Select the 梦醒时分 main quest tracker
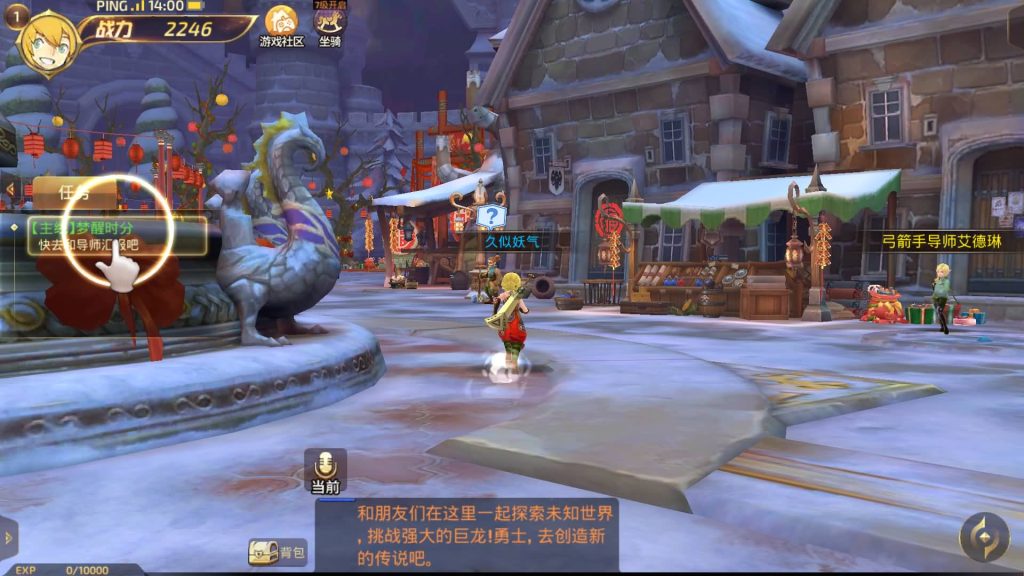The height and width of the screenshot is (576, 1024). pyautogui.click(x=115, y=236)
